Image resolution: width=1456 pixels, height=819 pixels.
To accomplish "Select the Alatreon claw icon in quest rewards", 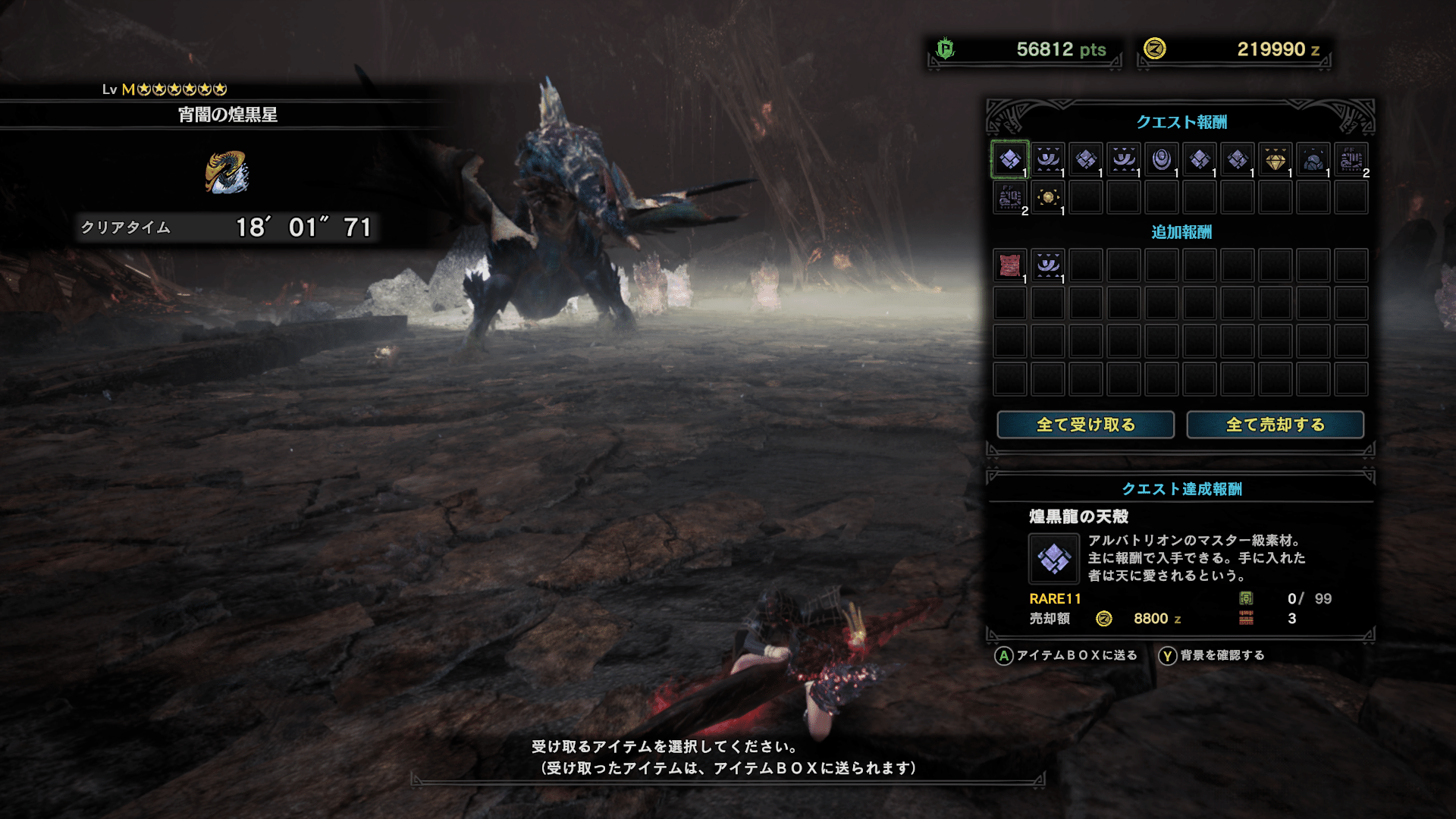I will 1047,159.
